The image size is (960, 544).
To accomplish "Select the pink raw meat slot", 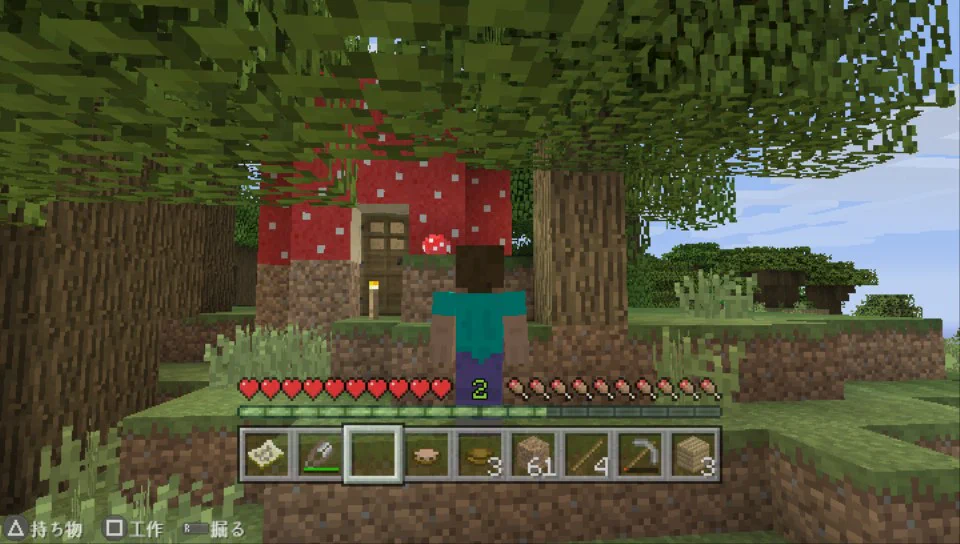I will point(427,455).
